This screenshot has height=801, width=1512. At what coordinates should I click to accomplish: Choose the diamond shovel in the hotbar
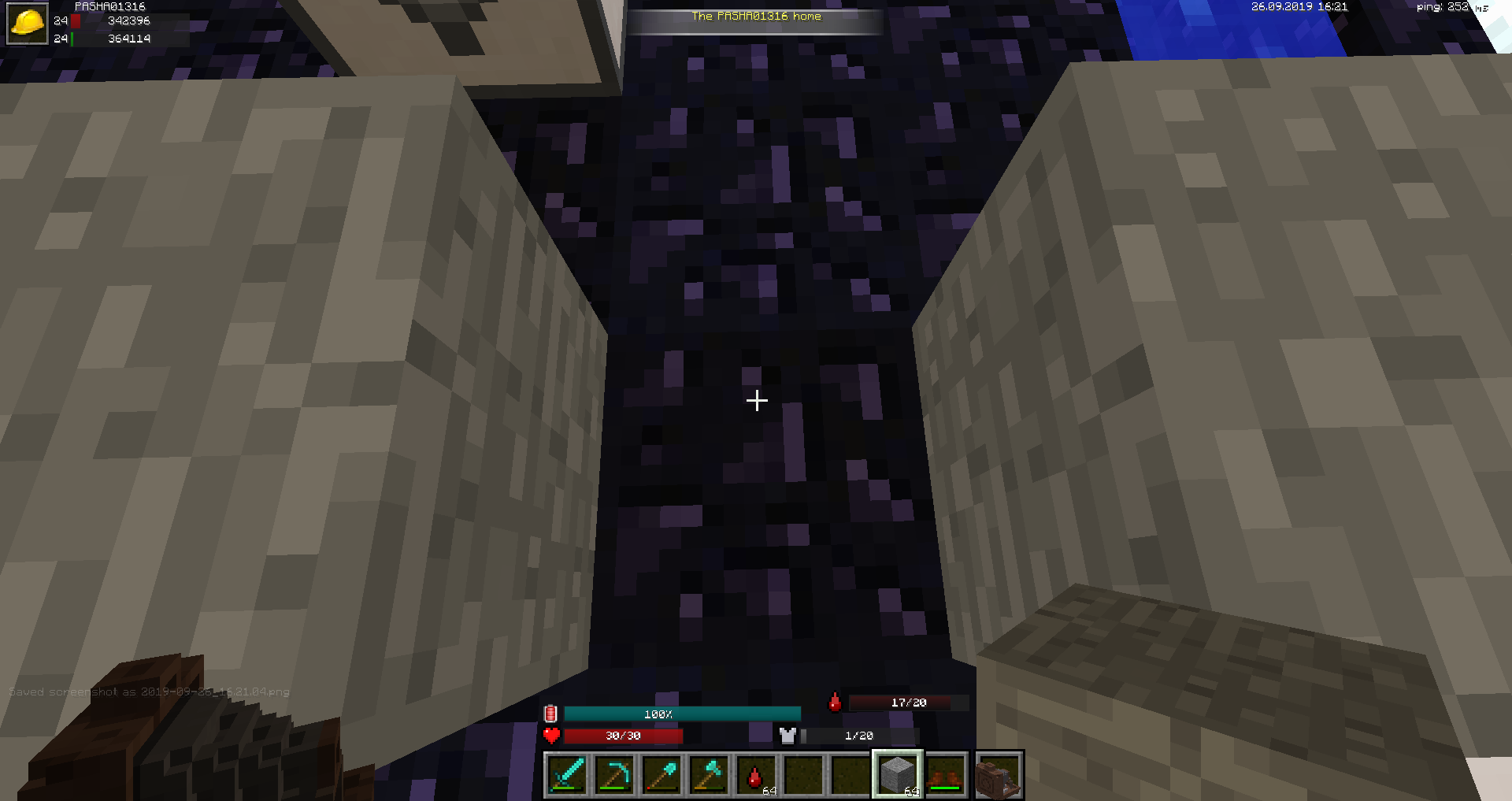(x=661, y=775)
